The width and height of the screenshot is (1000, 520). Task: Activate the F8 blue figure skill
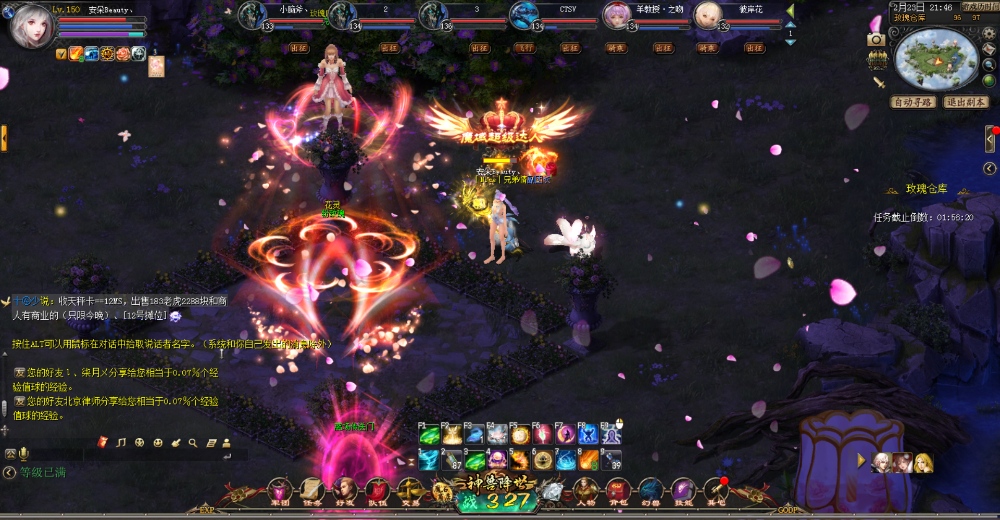pos(589,435)
